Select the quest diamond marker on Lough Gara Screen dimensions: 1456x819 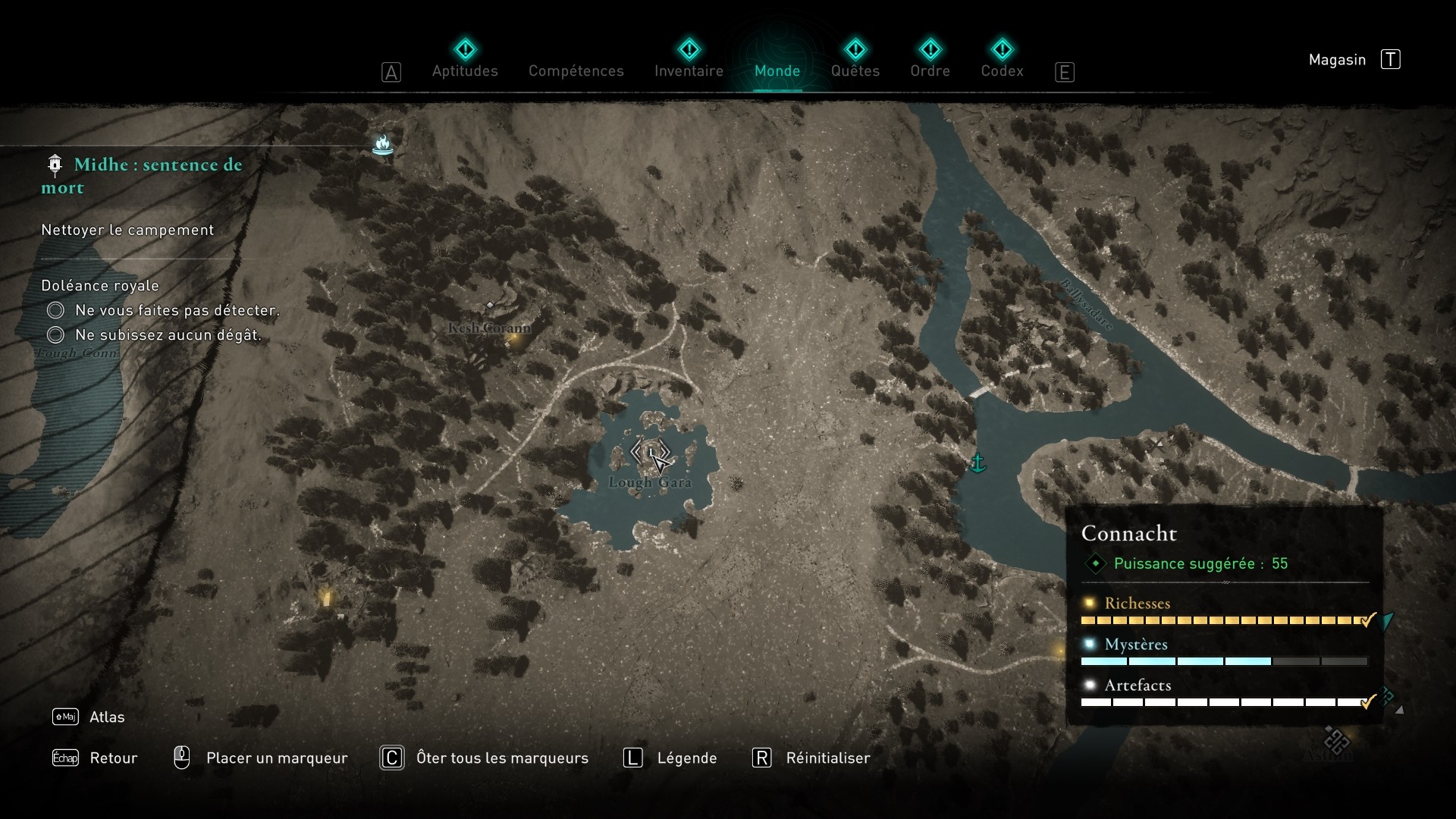651,452
